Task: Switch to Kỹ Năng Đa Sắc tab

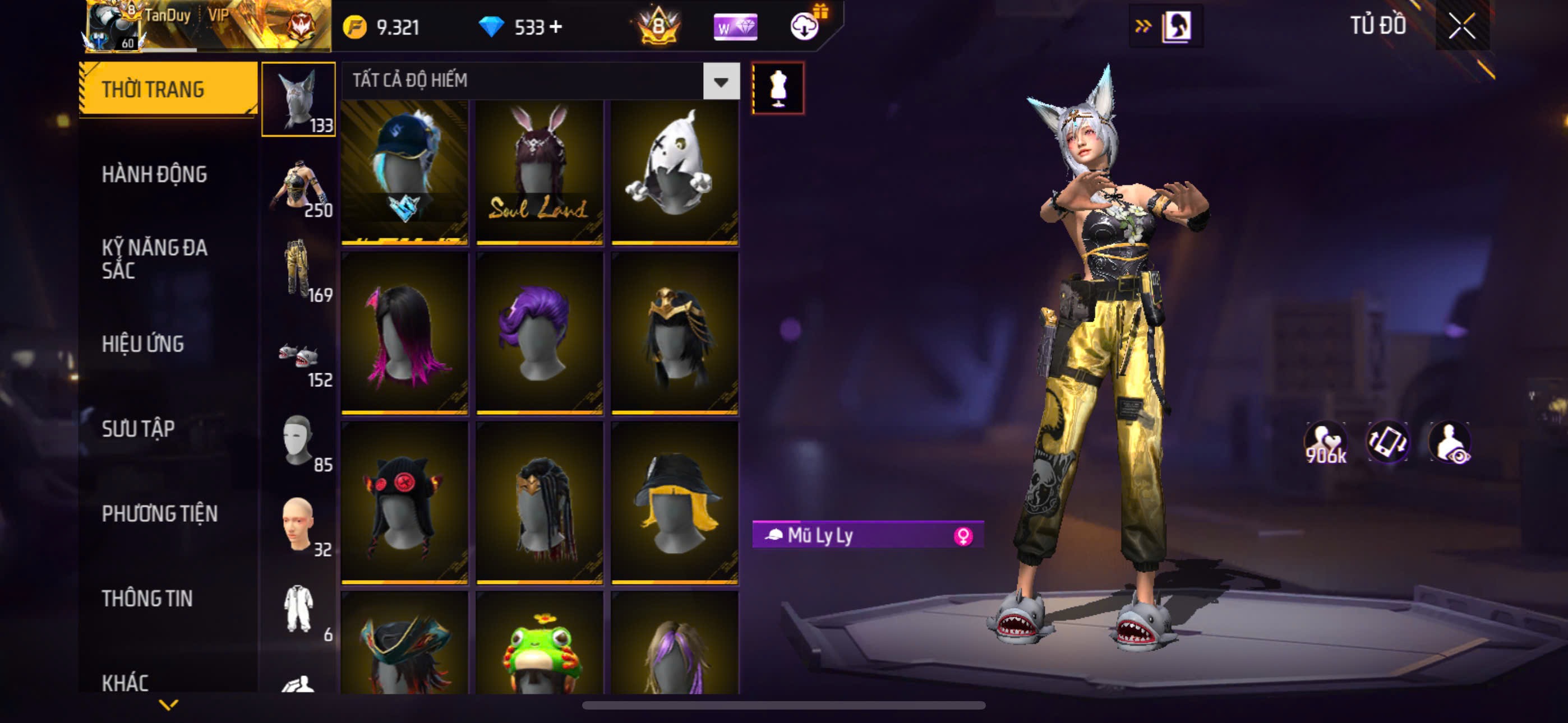Action: (155, 258)
